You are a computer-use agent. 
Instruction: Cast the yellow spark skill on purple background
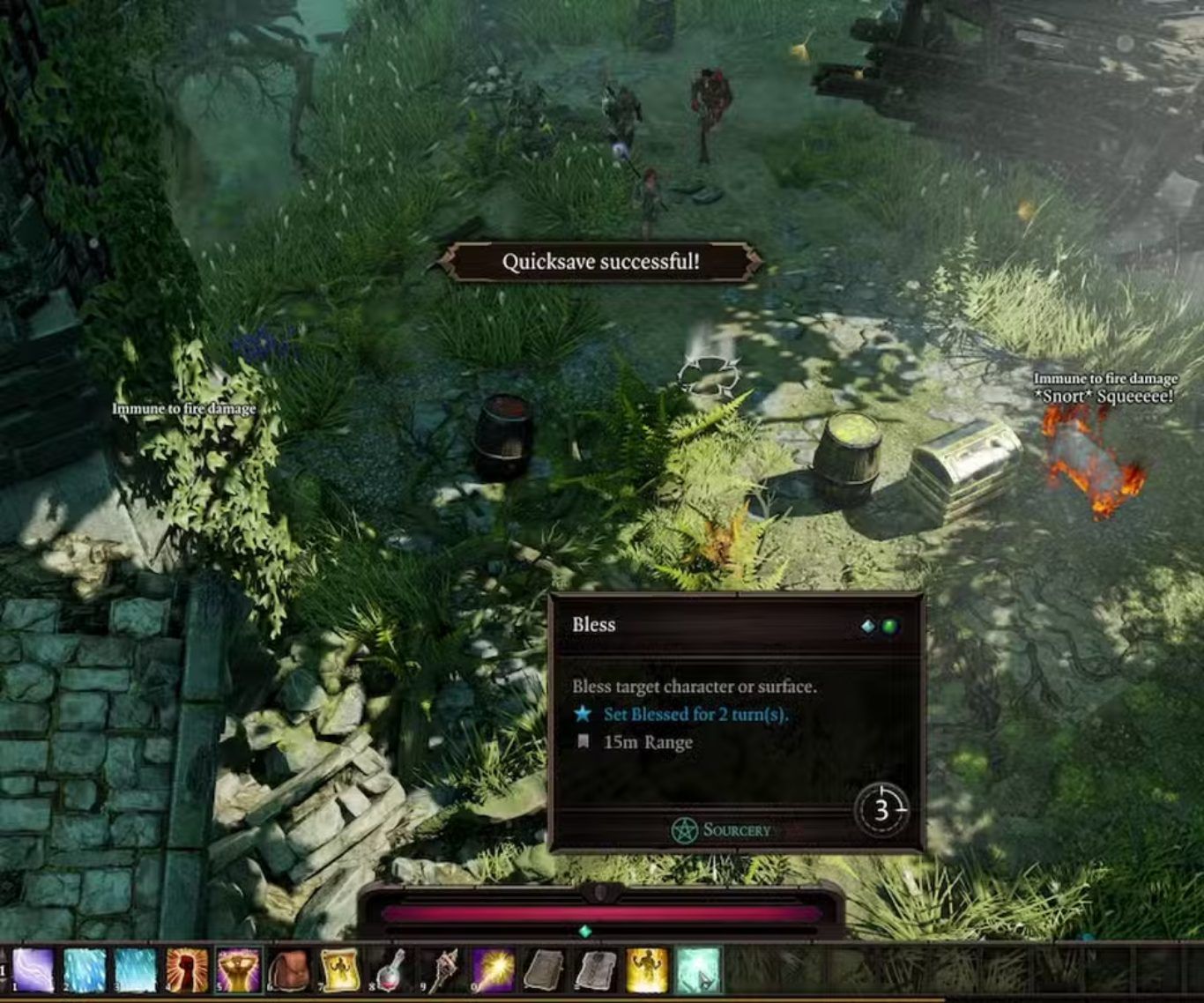[x=493, y=970]
